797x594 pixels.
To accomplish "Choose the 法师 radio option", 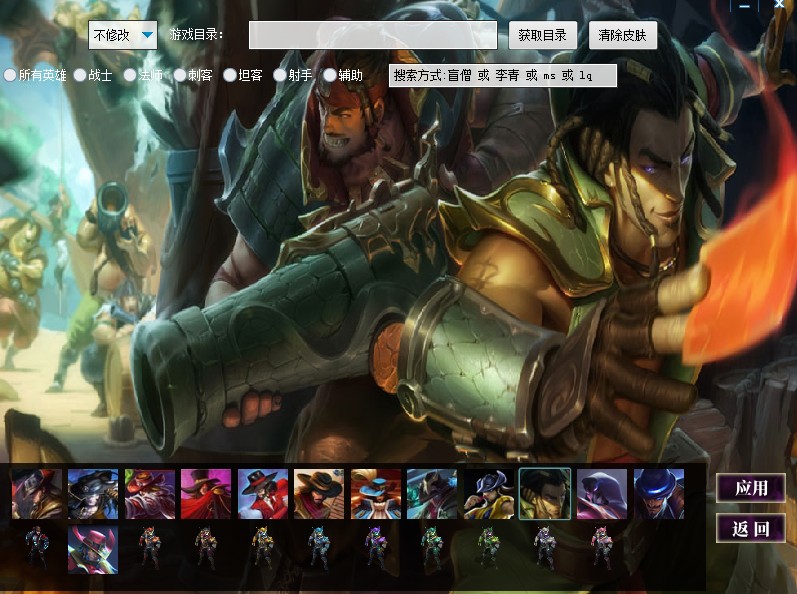I will (x=130, y=75).
